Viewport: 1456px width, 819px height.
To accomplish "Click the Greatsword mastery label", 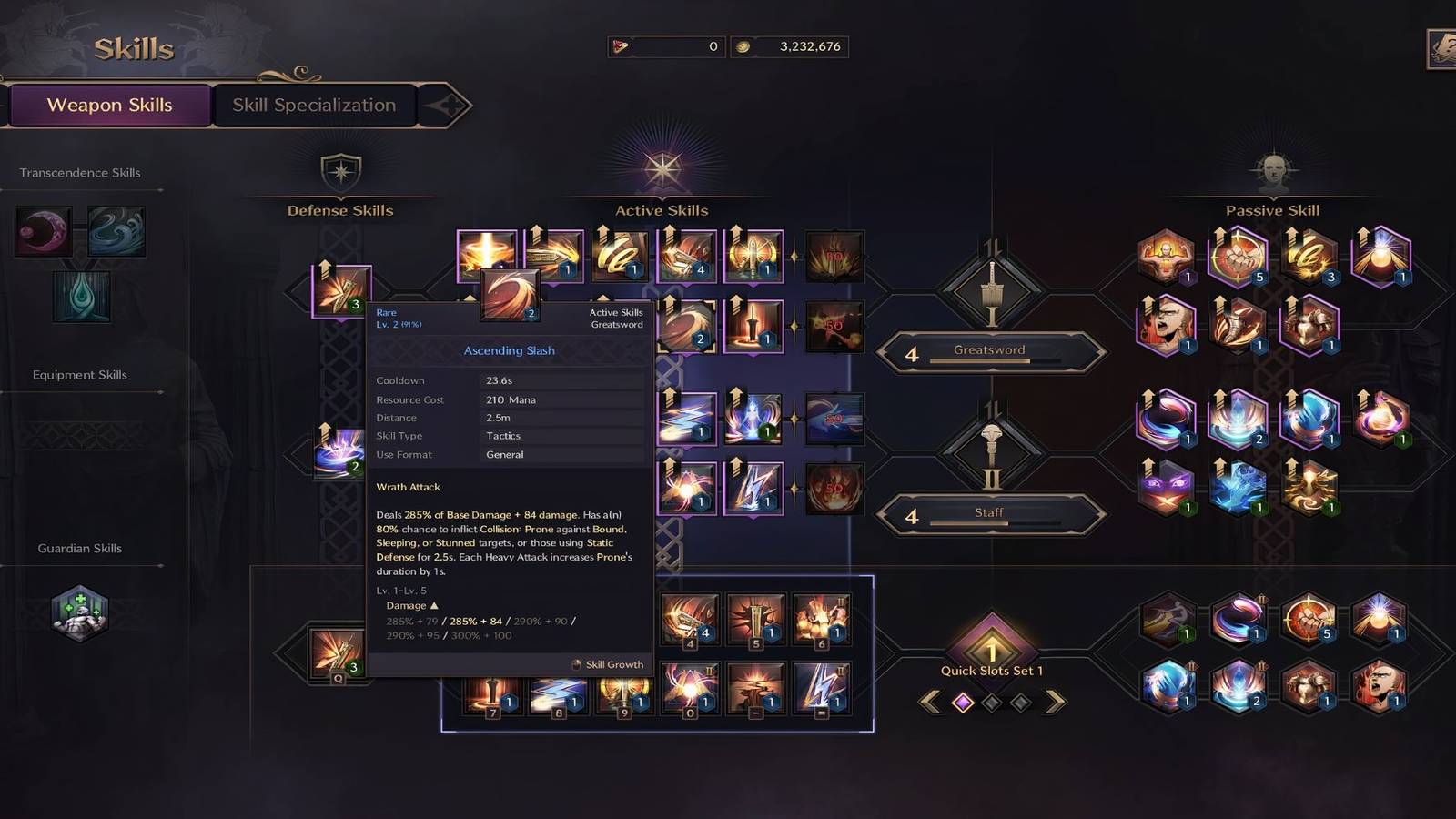I will tap(989, 349).
